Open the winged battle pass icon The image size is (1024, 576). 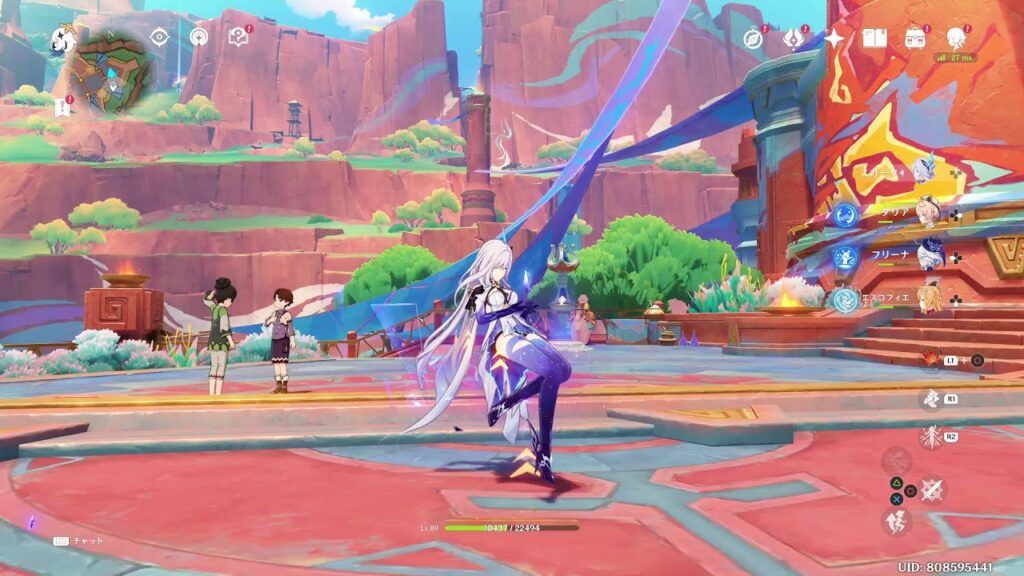click(x=793, y=38)
